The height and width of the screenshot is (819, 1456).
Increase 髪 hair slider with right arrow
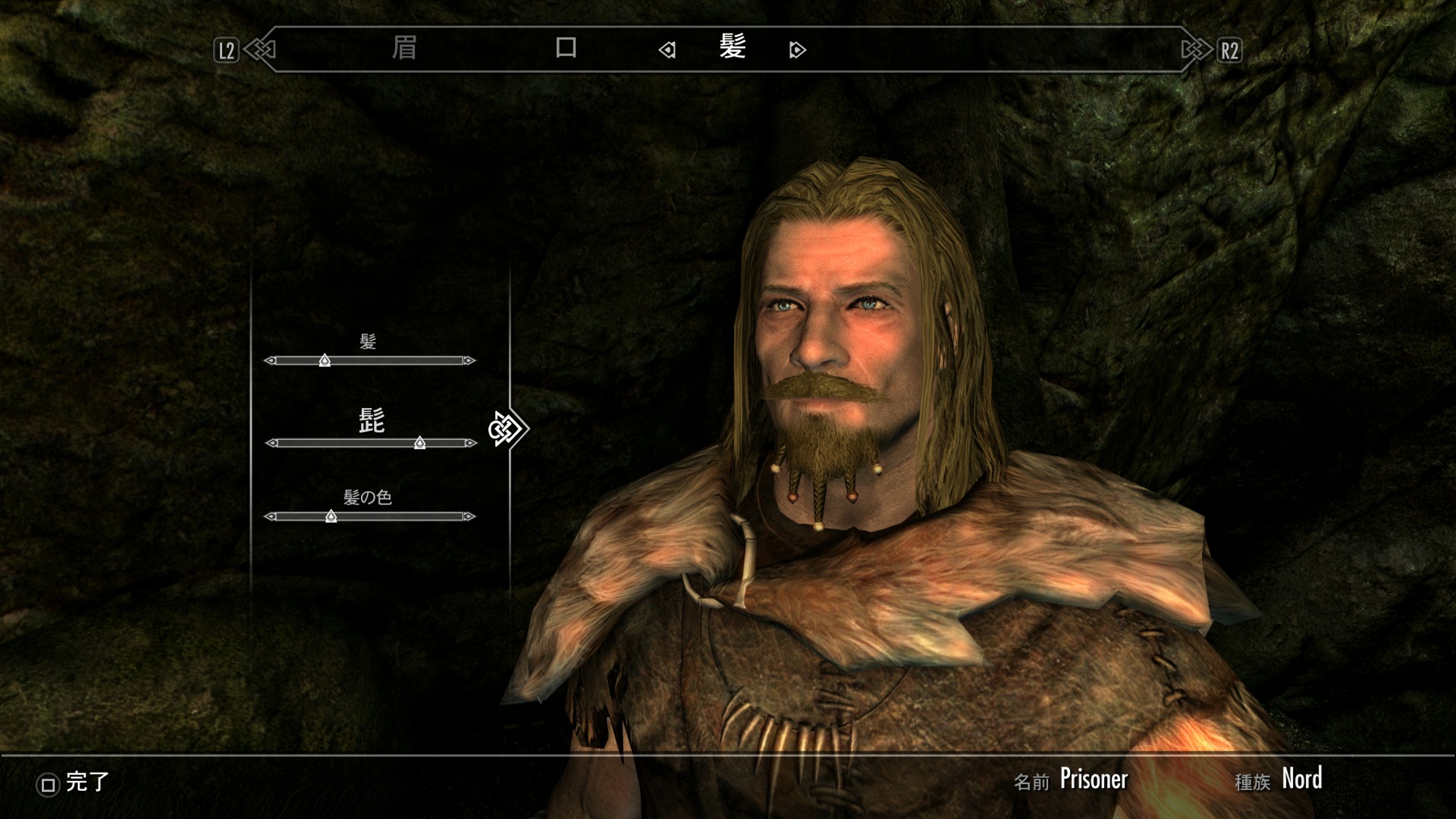(x=469, y=361)
